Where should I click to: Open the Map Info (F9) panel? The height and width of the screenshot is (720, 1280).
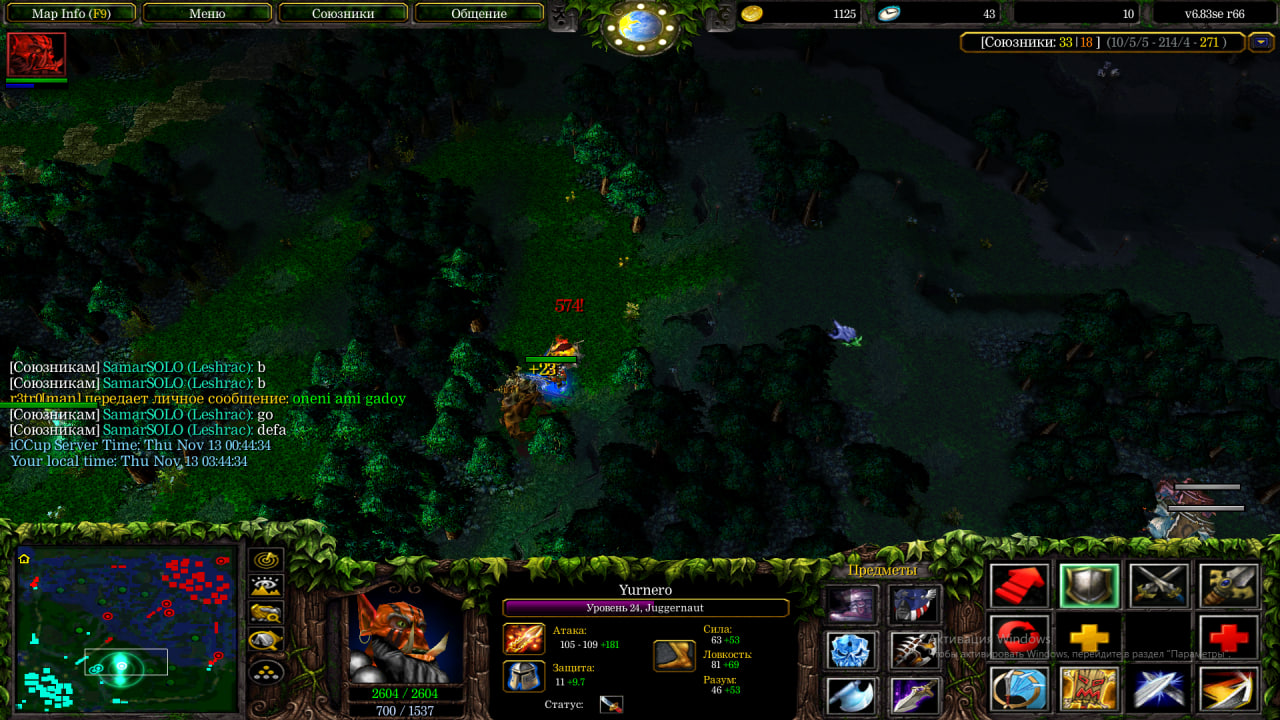71,14
